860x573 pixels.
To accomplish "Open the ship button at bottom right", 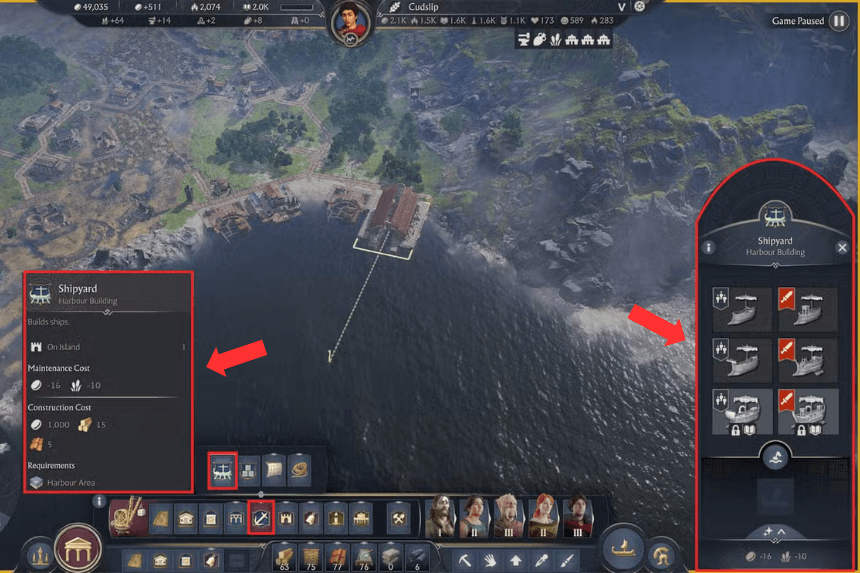I will coord(624,548).
